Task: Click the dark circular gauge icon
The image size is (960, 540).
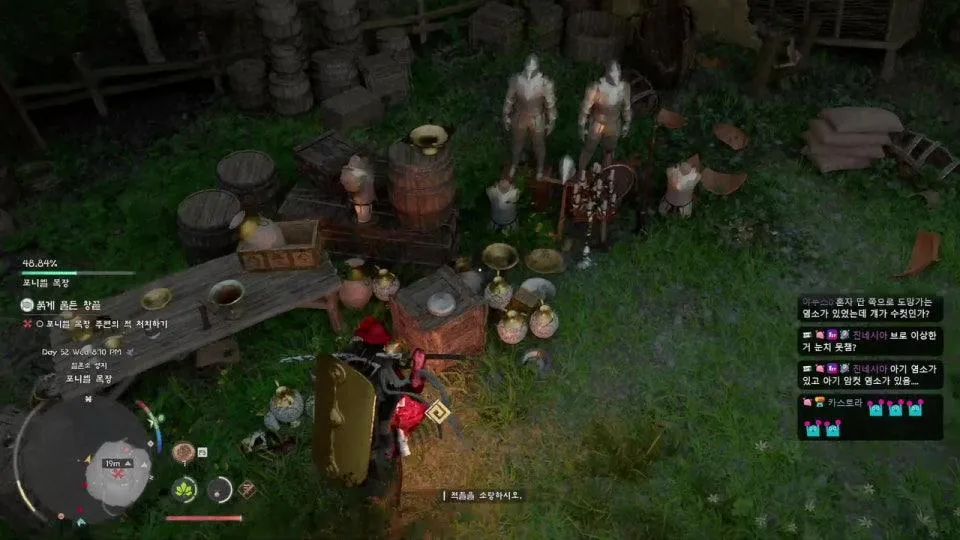Action: tap(219, 489)
